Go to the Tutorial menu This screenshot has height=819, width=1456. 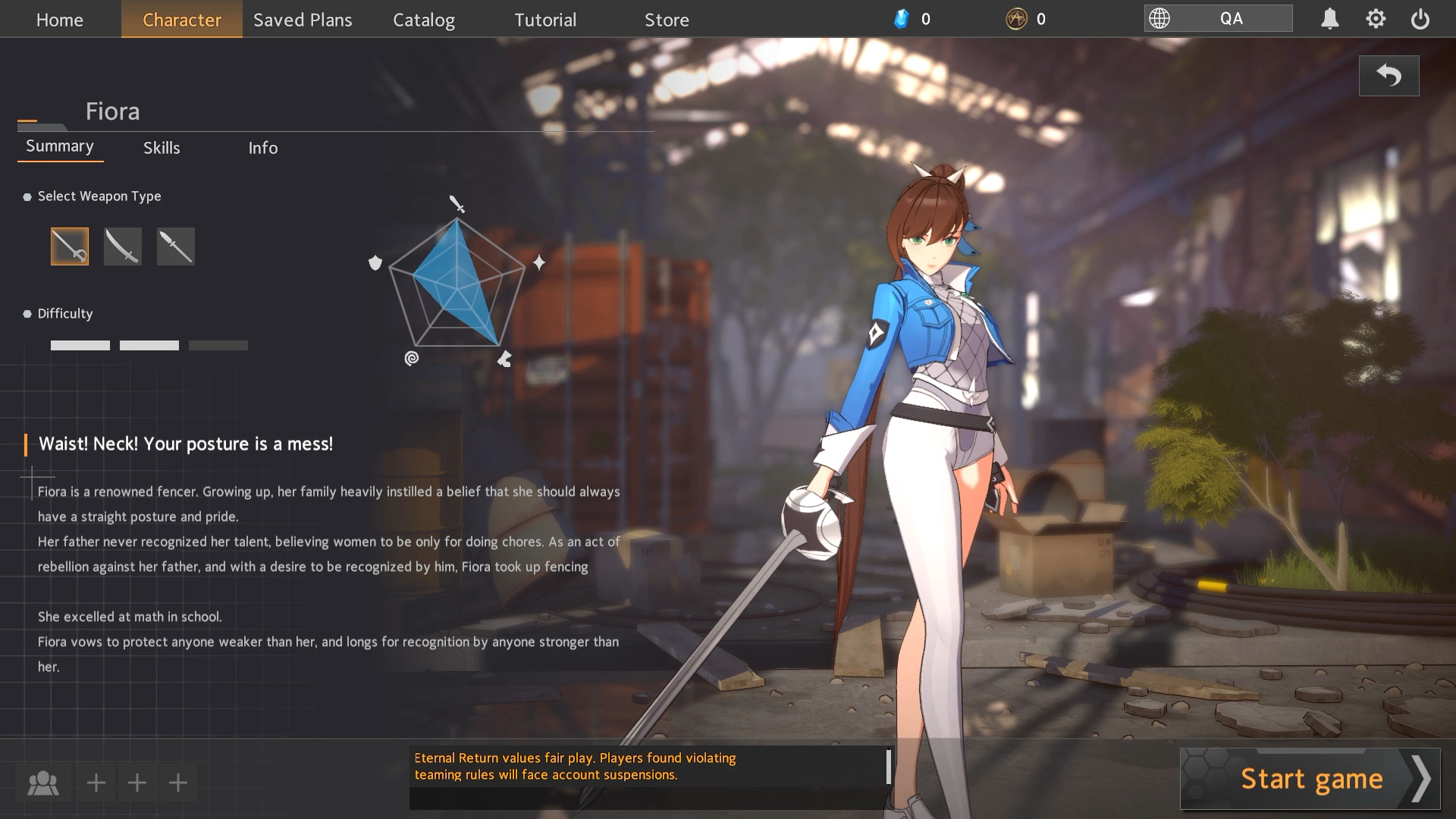[x=545, y=20]
